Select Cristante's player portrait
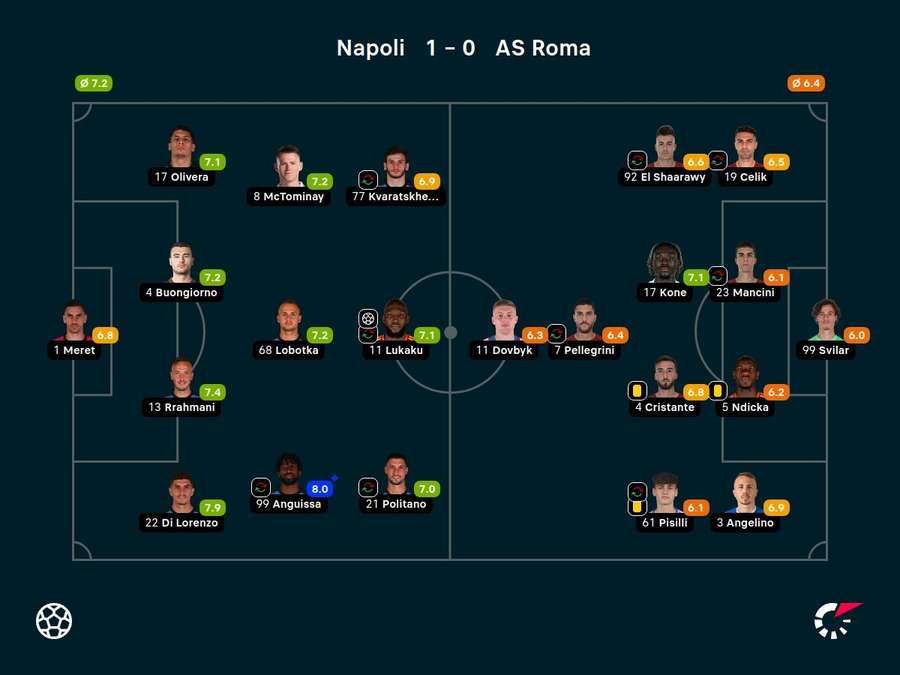The height and width of the screenshot is (675, 900). click(x=664, y=379)
